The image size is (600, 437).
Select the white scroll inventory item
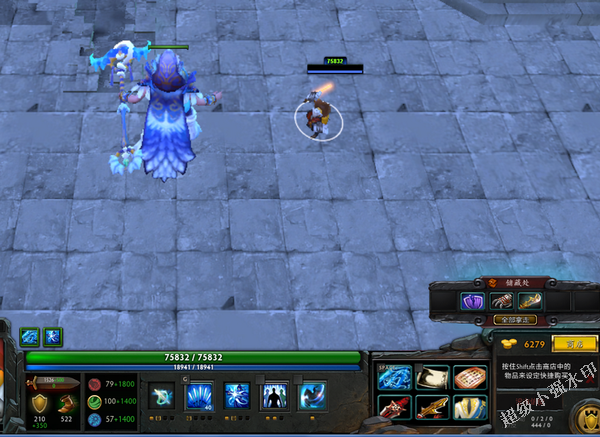click(x=431, y=378)
